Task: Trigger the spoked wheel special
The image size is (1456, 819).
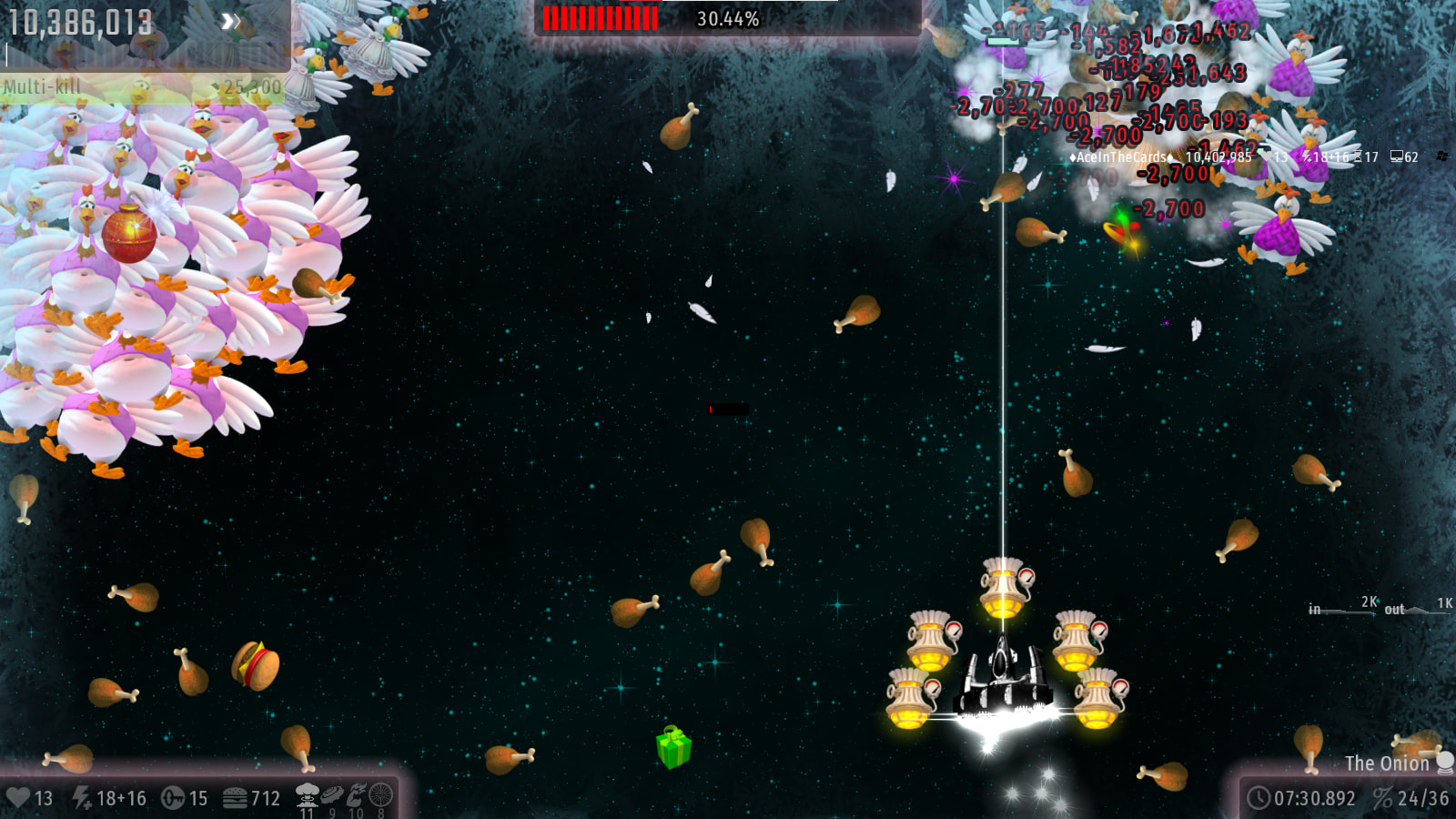Action: pyautogui.click(x=381, y=795)
